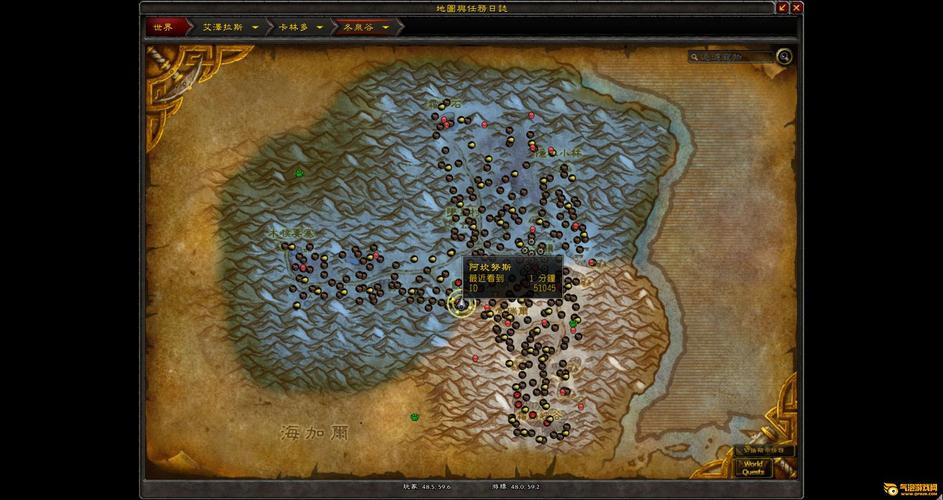This screenshot has width=943, height=500.
Task: Click the button above World Quests
Action: click(x=764, y=450)
